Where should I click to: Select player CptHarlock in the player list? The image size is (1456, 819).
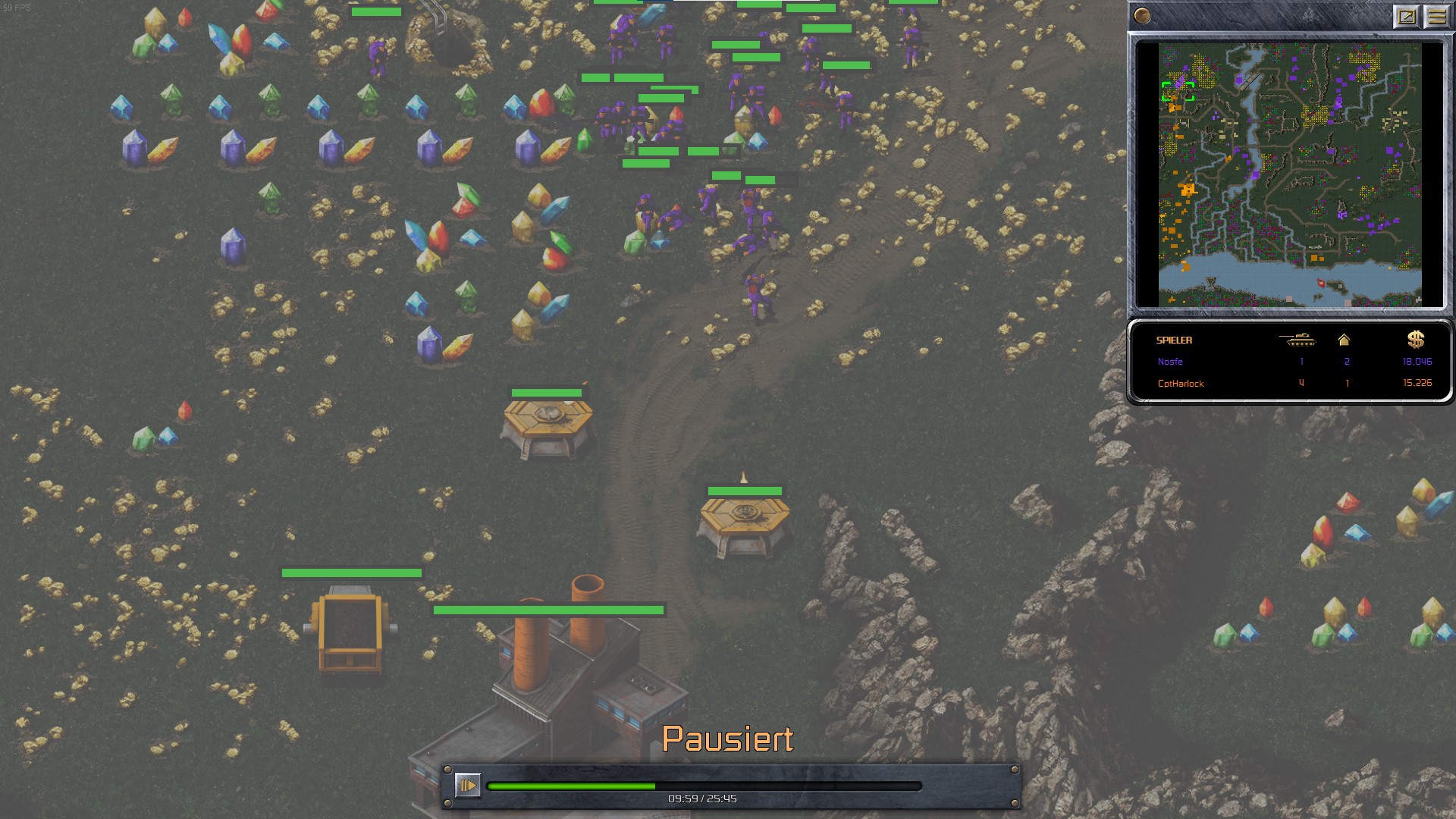(1181, 384)
